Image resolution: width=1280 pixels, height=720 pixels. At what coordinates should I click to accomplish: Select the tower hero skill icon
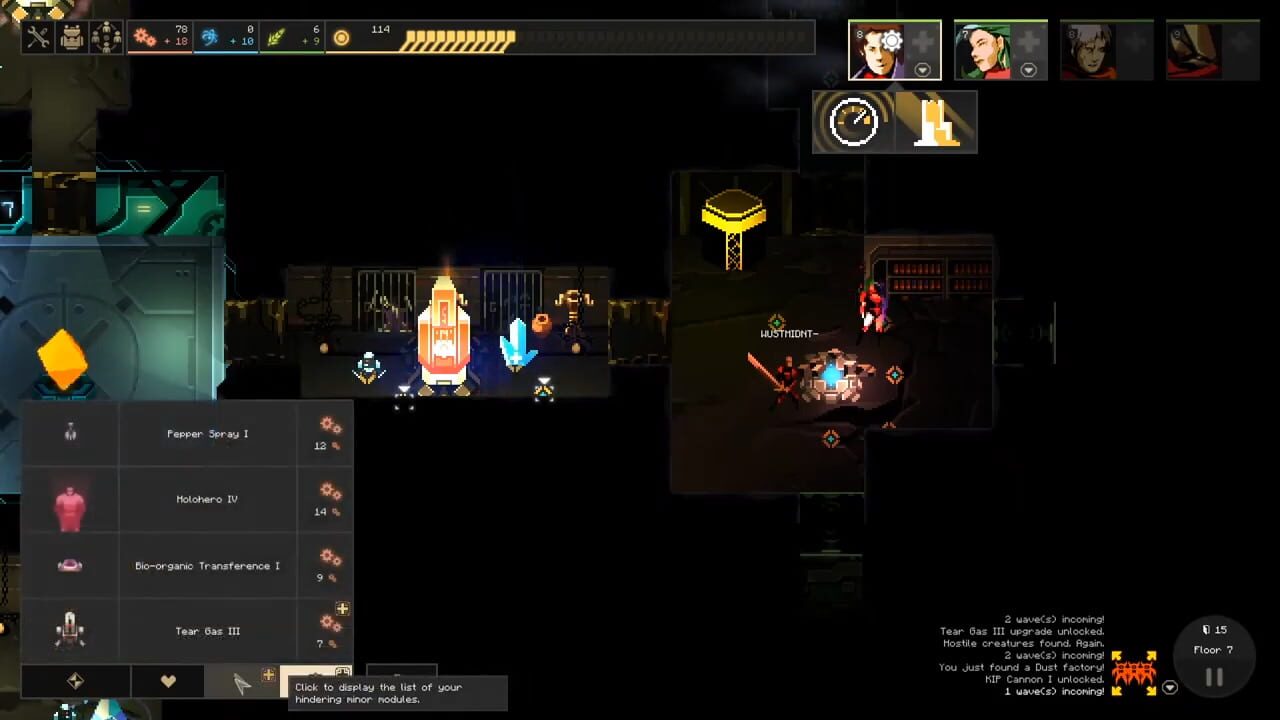click(x=938, y=121)
